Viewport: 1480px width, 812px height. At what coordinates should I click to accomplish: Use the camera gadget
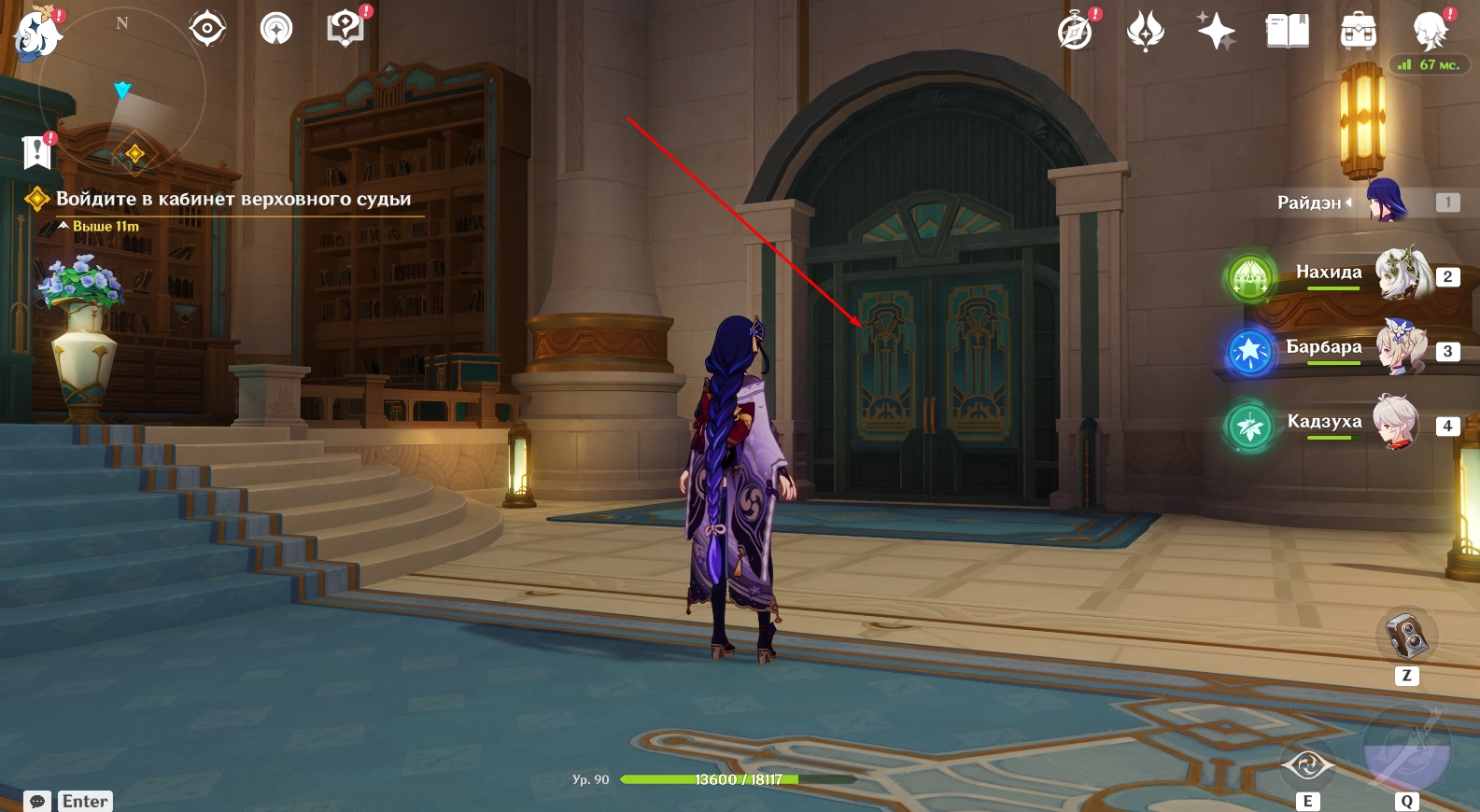pyautogui.click(x=1407, y=636)
